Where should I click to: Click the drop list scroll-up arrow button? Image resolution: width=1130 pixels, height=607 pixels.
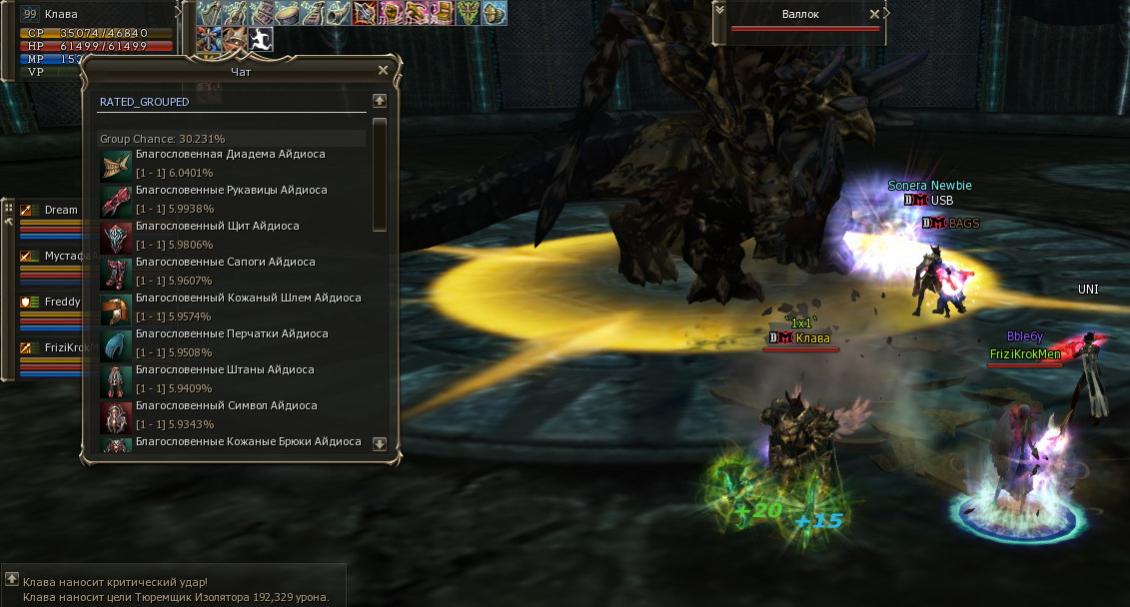379,101
